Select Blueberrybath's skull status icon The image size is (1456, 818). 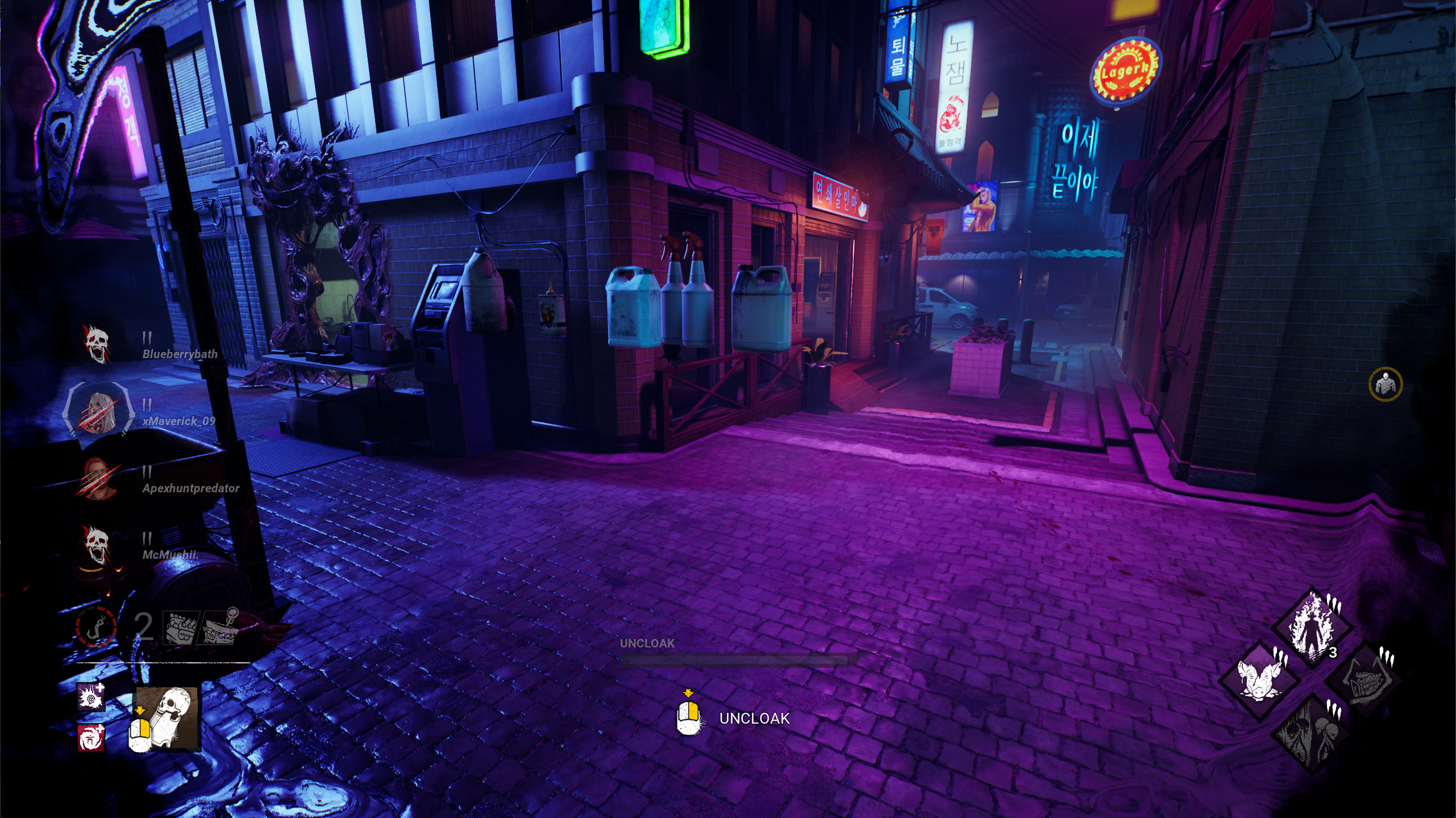tap(97, 344)
